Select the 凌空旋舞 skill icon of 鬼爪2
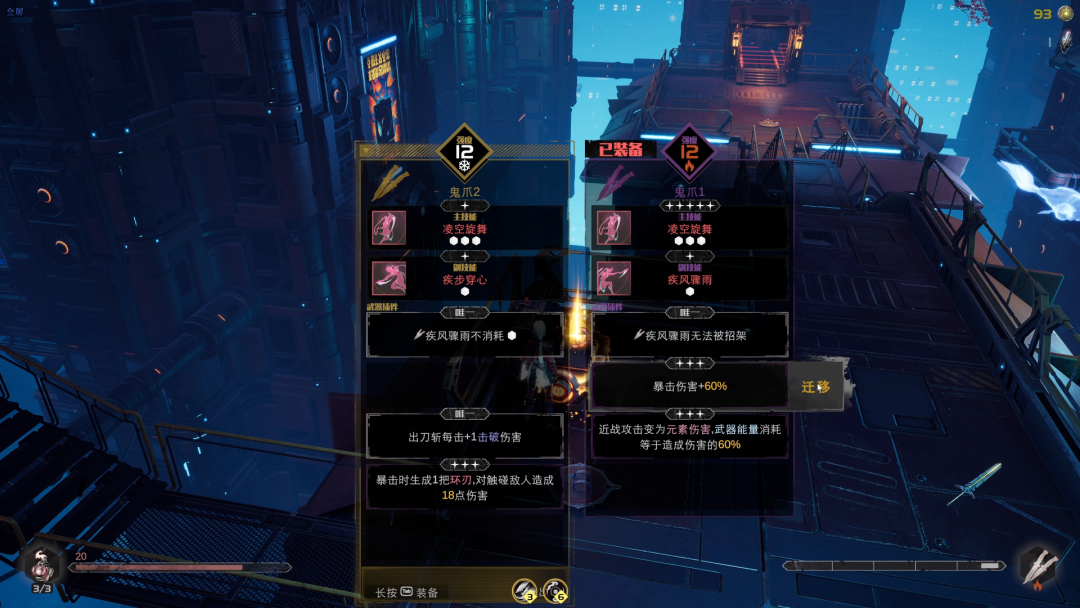 click(x=389, y=227)
